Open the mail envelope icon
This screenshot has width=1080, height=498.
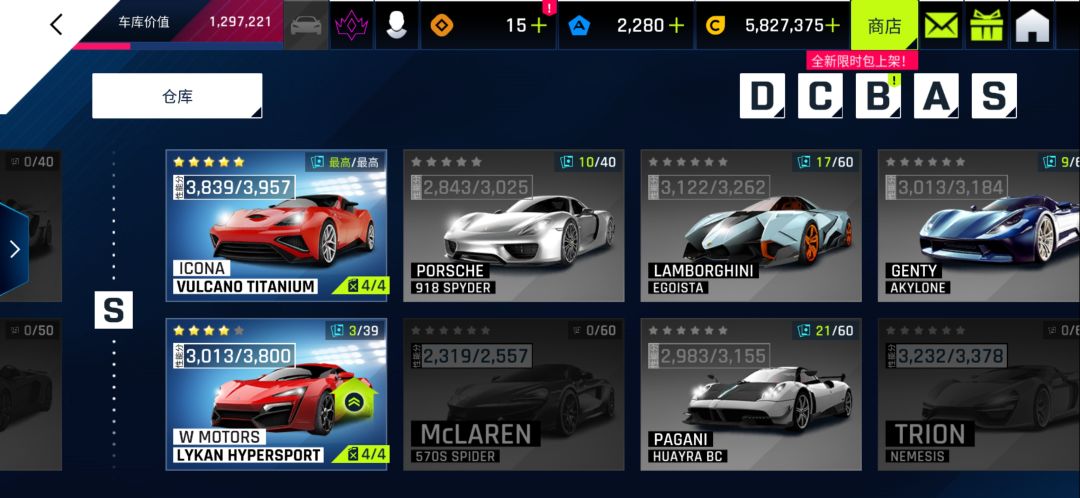(x=940, y=26)
